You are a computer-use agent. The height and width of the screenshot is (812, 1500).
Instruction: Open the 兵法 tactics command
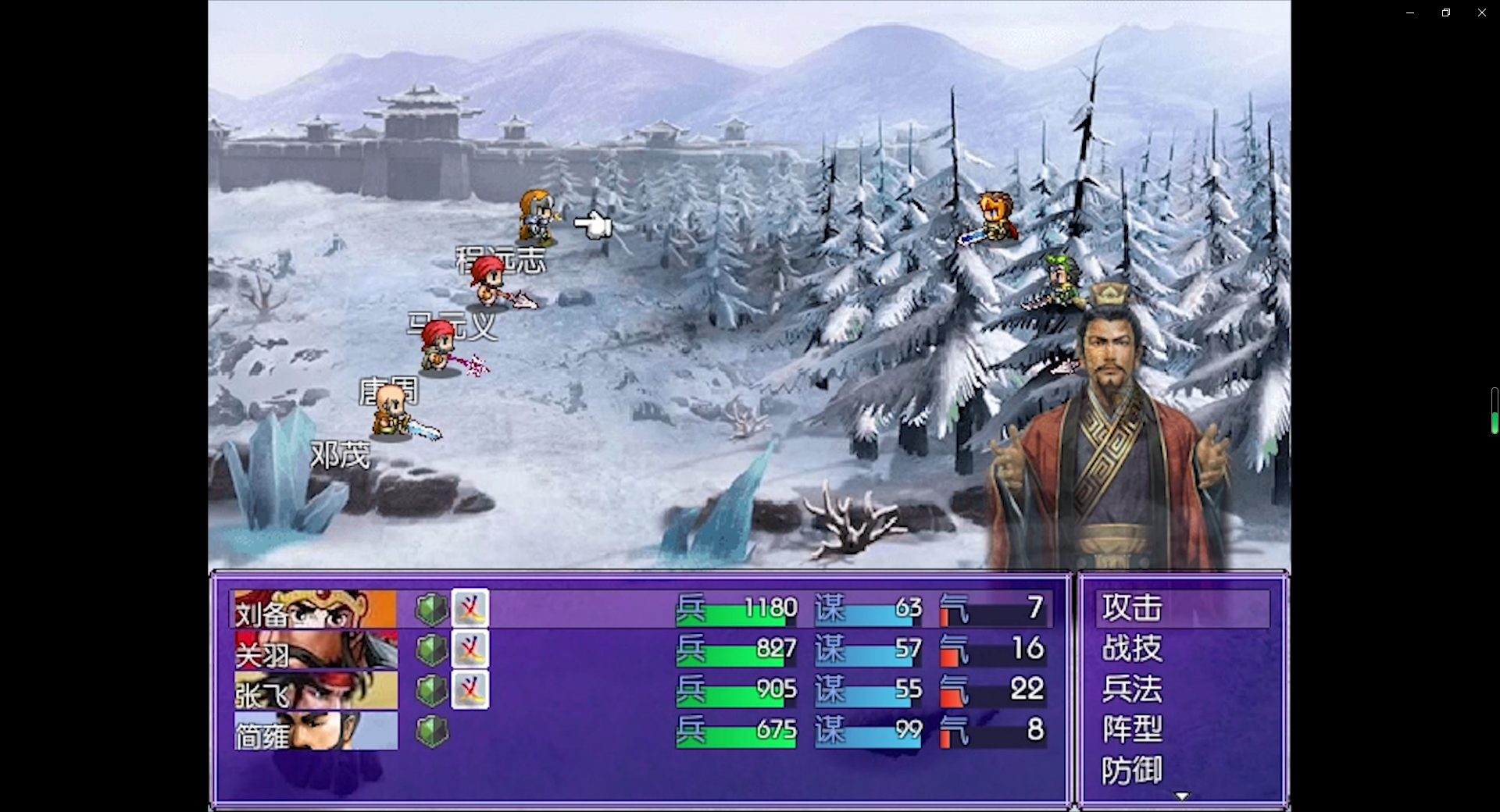click(x=1133, y=689)
